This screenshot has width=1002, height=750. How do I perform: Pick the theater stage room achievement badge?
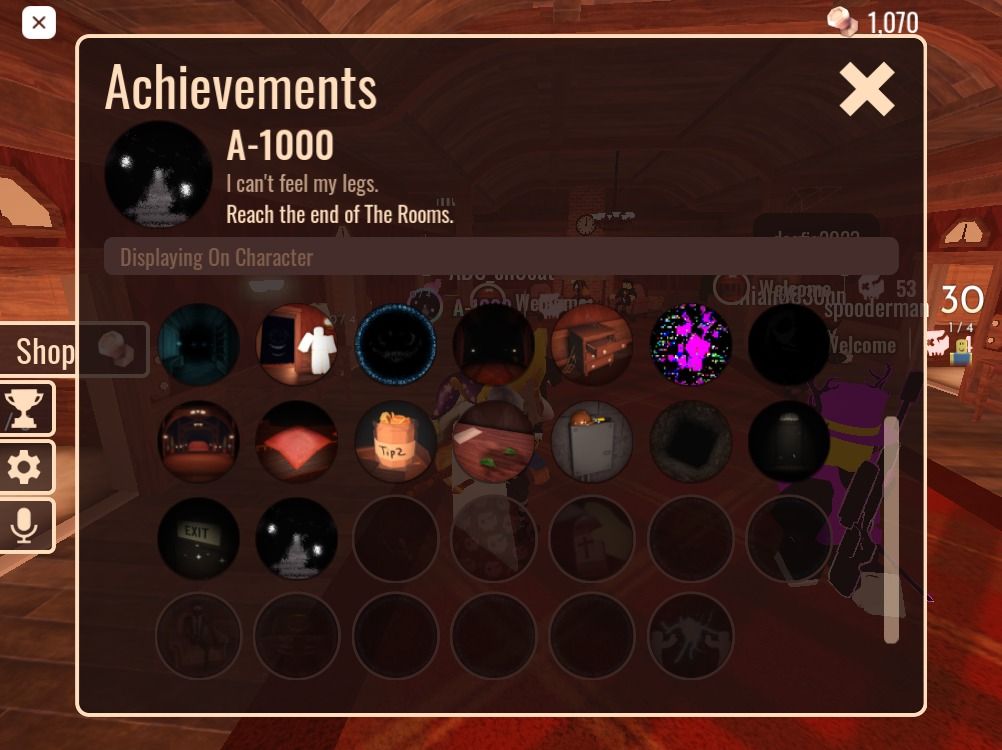tap(198, 442)
